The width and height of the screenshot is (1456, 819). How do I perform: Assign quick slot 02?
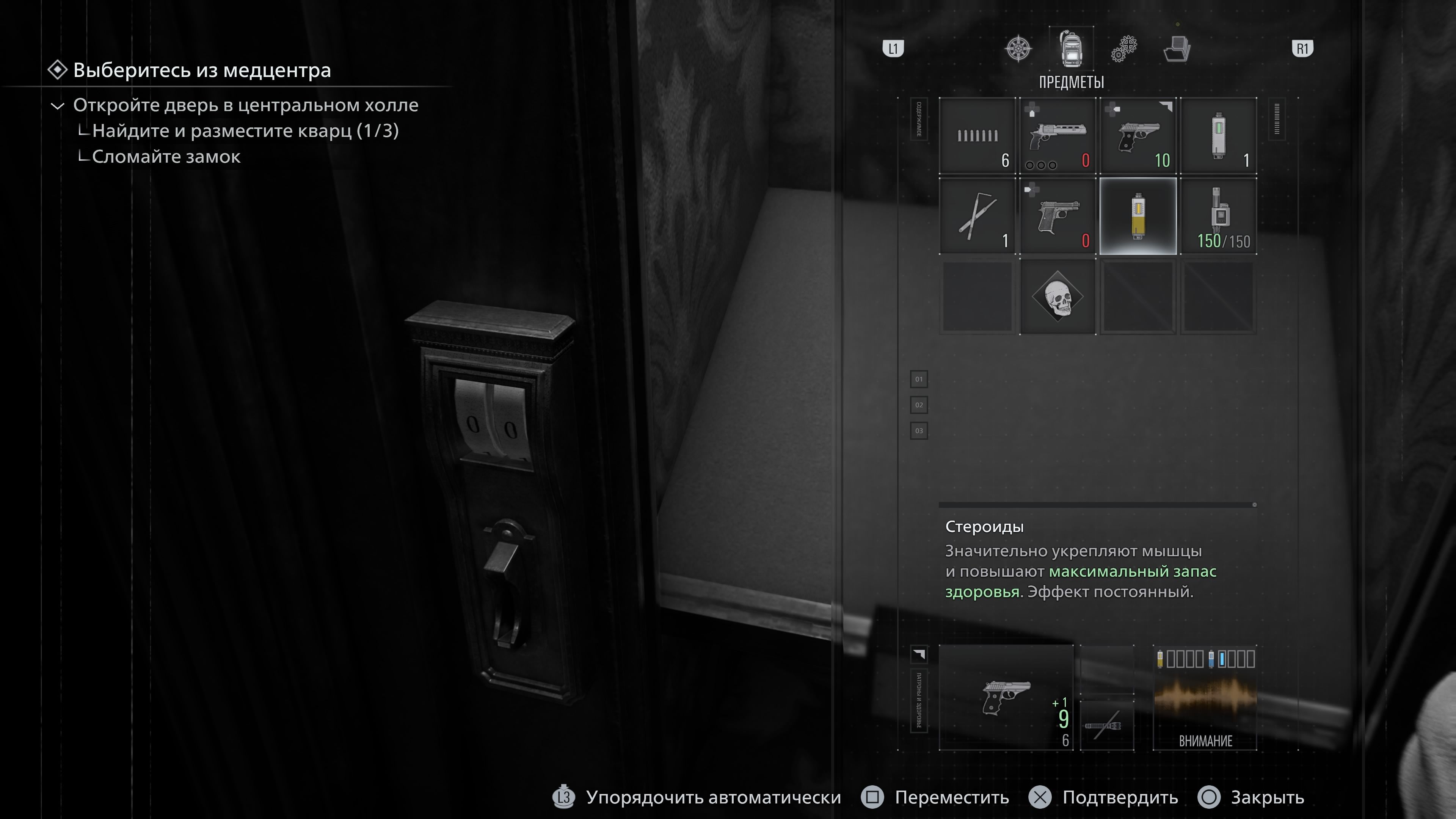pyautogui.click(x=919, y=405)
